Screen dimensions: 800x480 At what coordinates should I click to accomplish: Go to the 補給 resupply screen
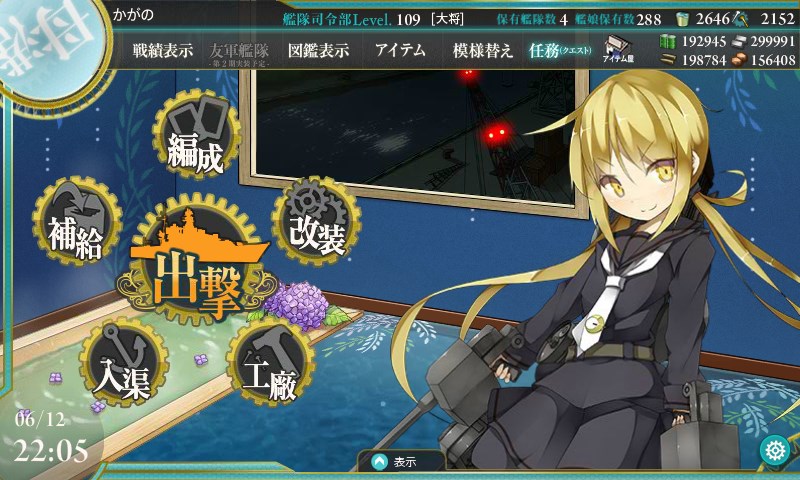pyautogui.click(x=76, y=230)
